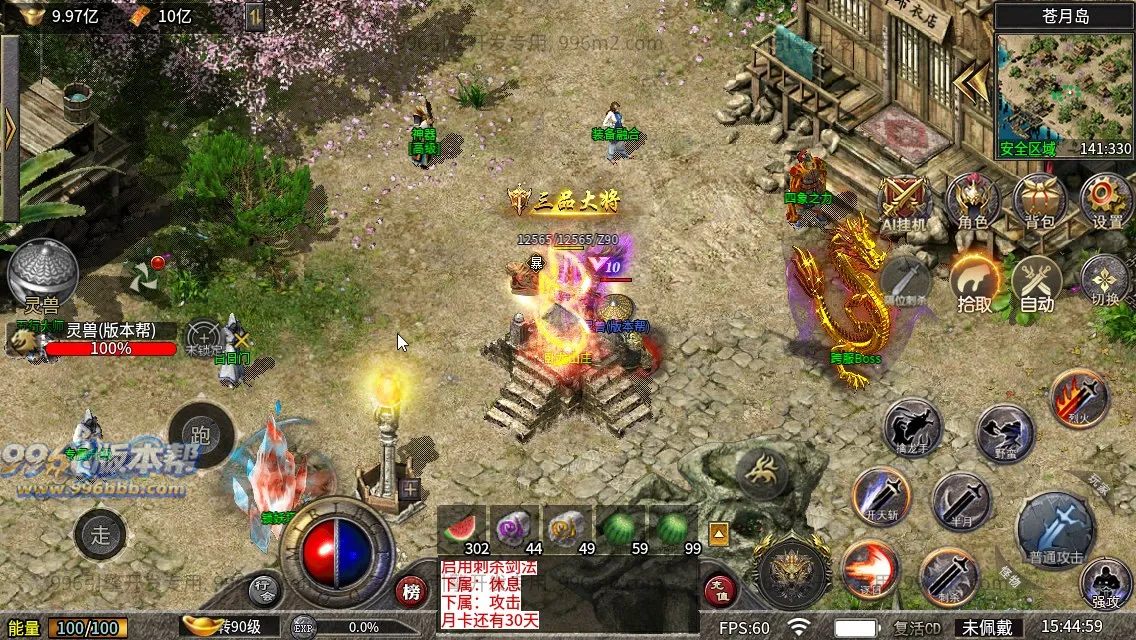Screen dimensions: 1136x640
Task: Cast the 擒龙手 dragon skill
Action: 912,429
